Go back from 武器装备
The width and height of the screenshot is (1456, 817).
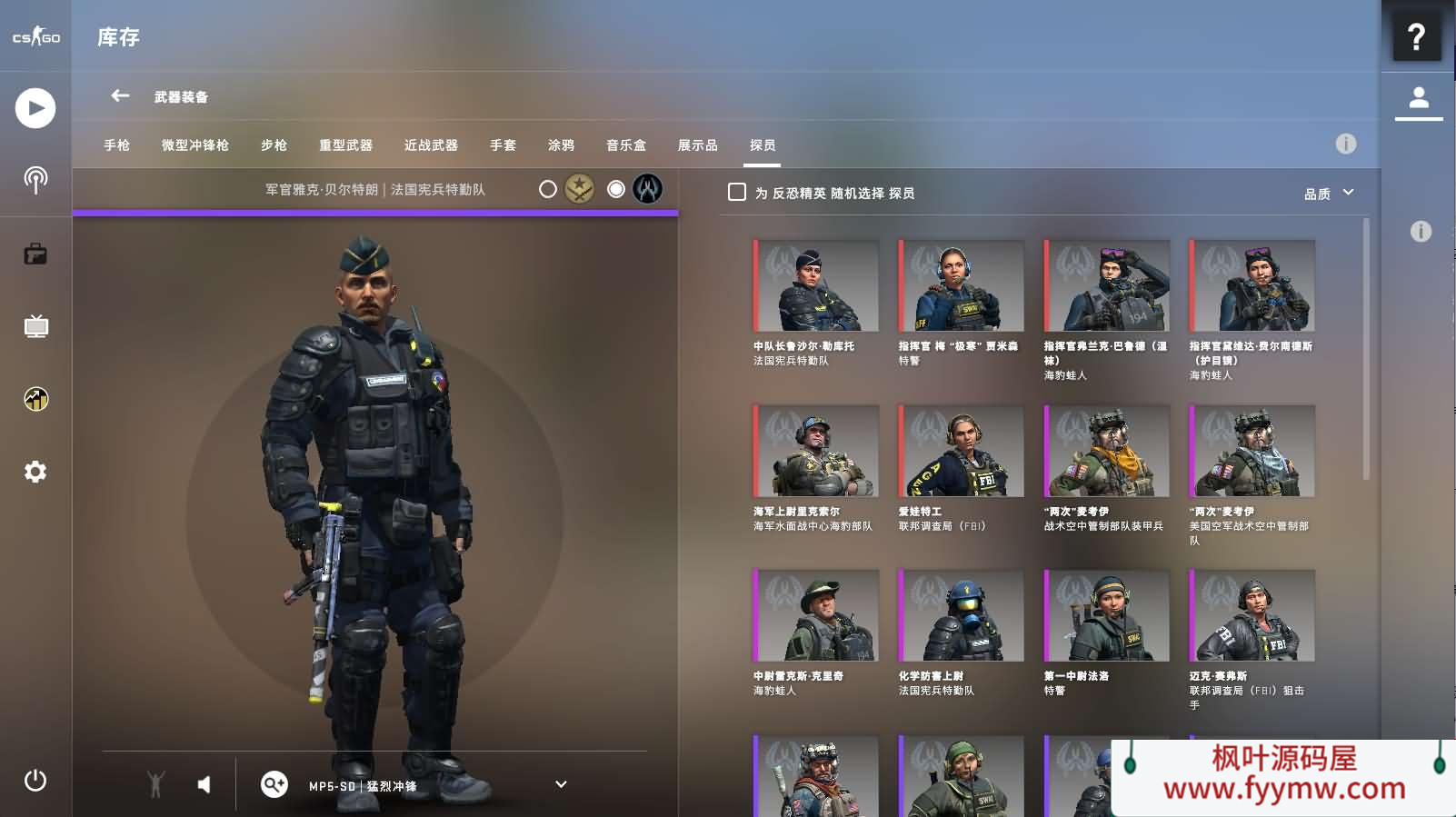pyautogui.click(x=120, y=95)
